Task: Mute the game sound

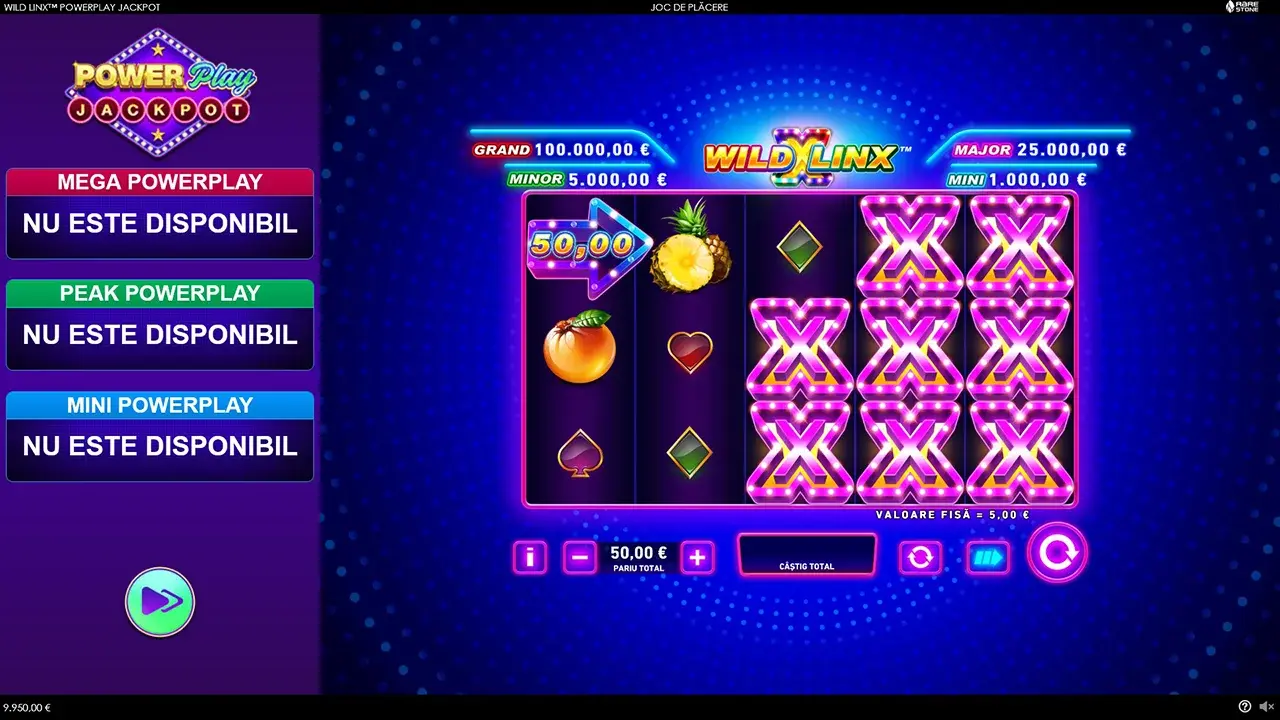Action: click(x=1264, y=706)
